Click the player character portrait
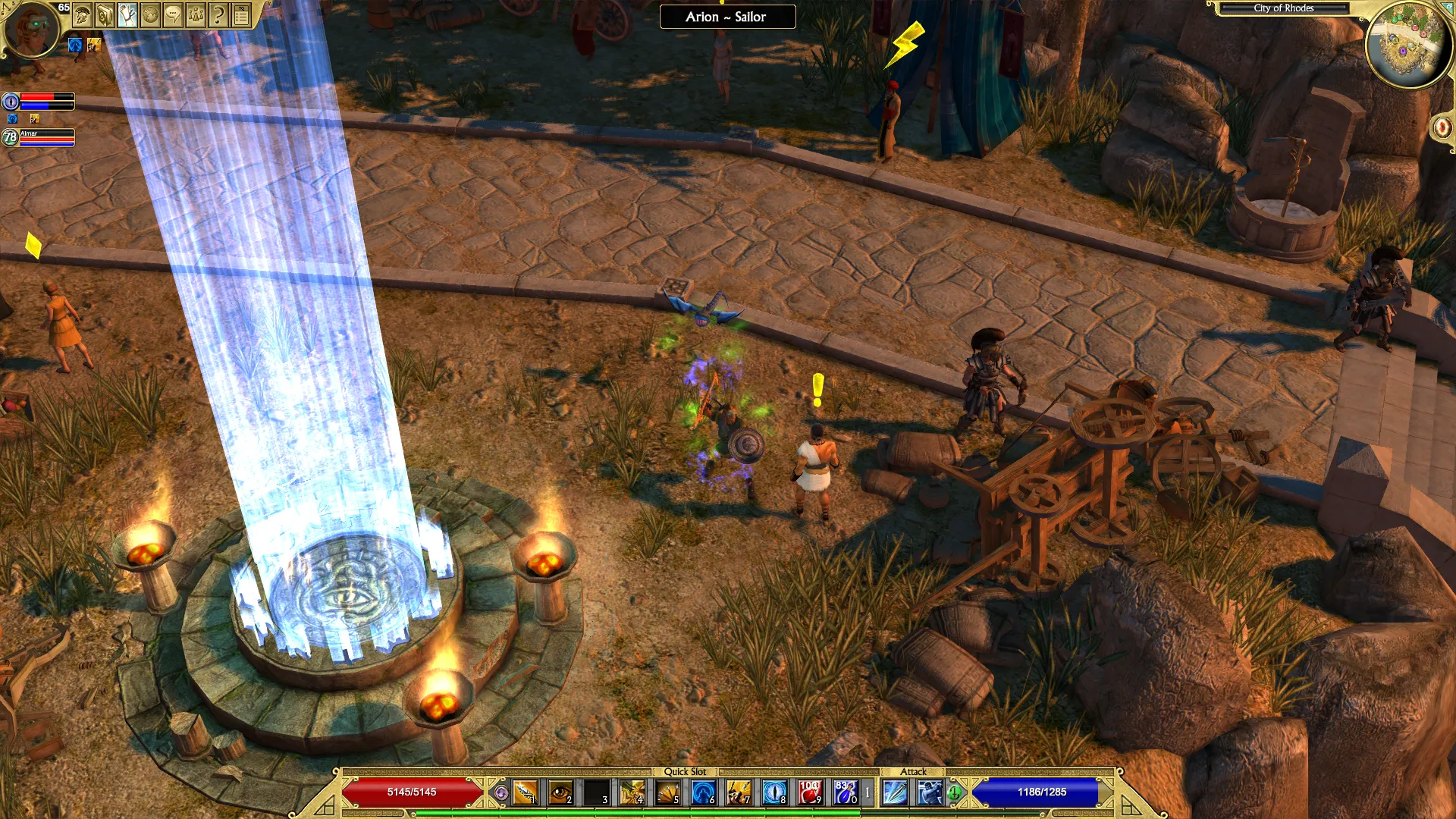 click(32, 29)
